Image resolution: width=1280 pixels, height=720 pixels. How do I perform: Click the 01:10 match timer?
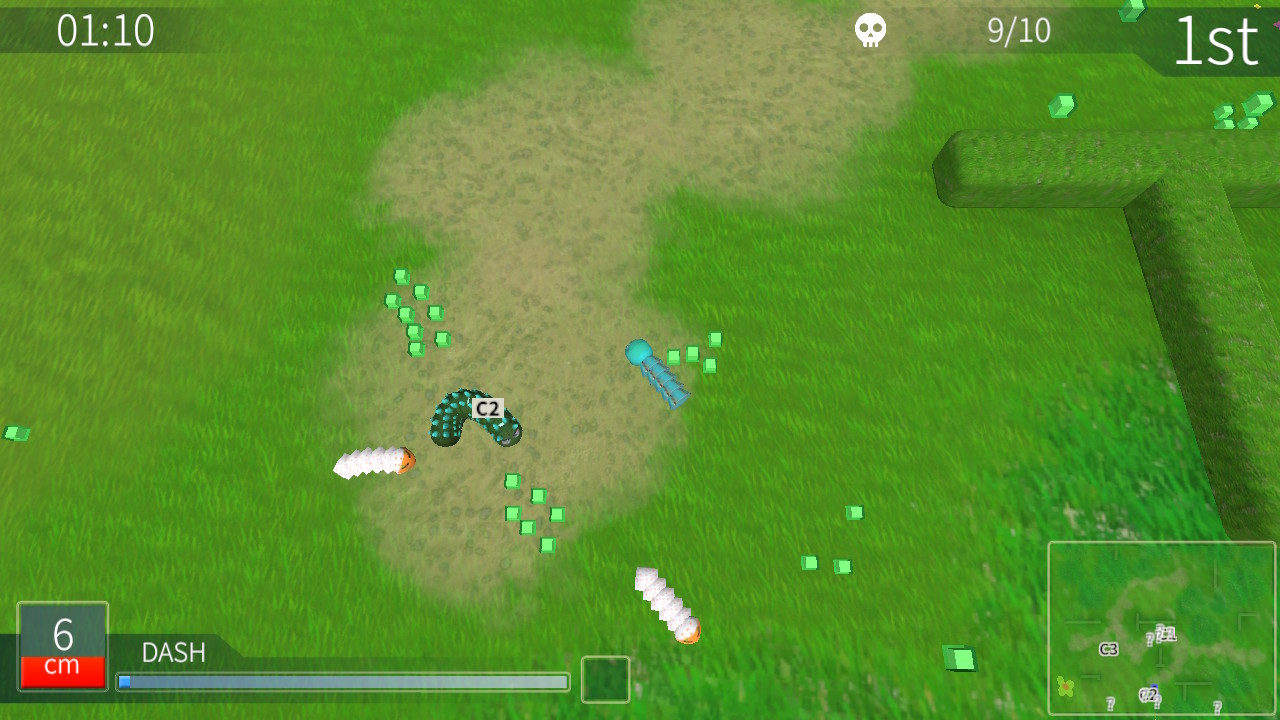click(106, 31)
